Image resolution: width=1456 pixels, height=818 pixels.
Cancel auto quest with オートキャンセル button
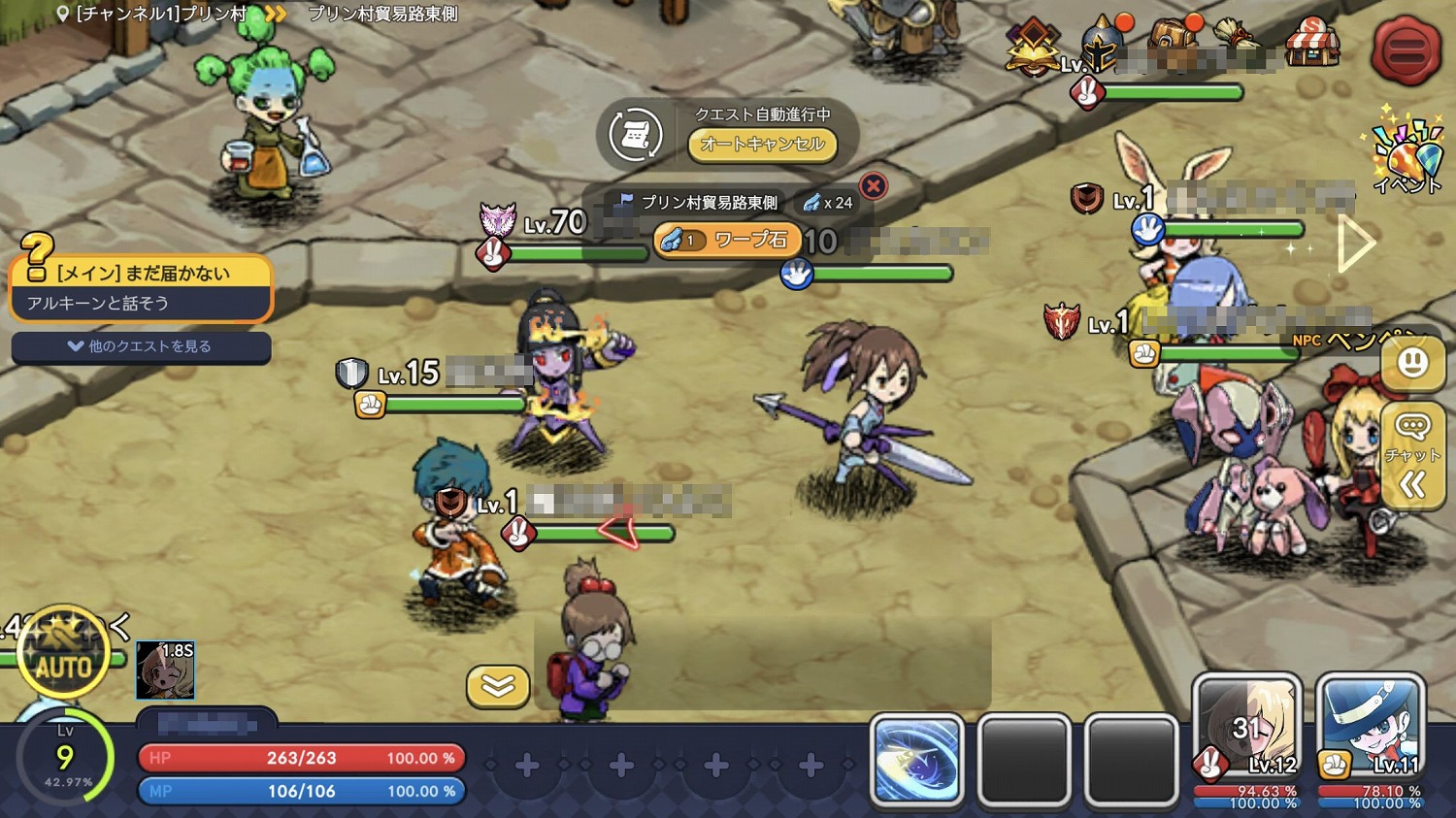(x=762, y=145)
